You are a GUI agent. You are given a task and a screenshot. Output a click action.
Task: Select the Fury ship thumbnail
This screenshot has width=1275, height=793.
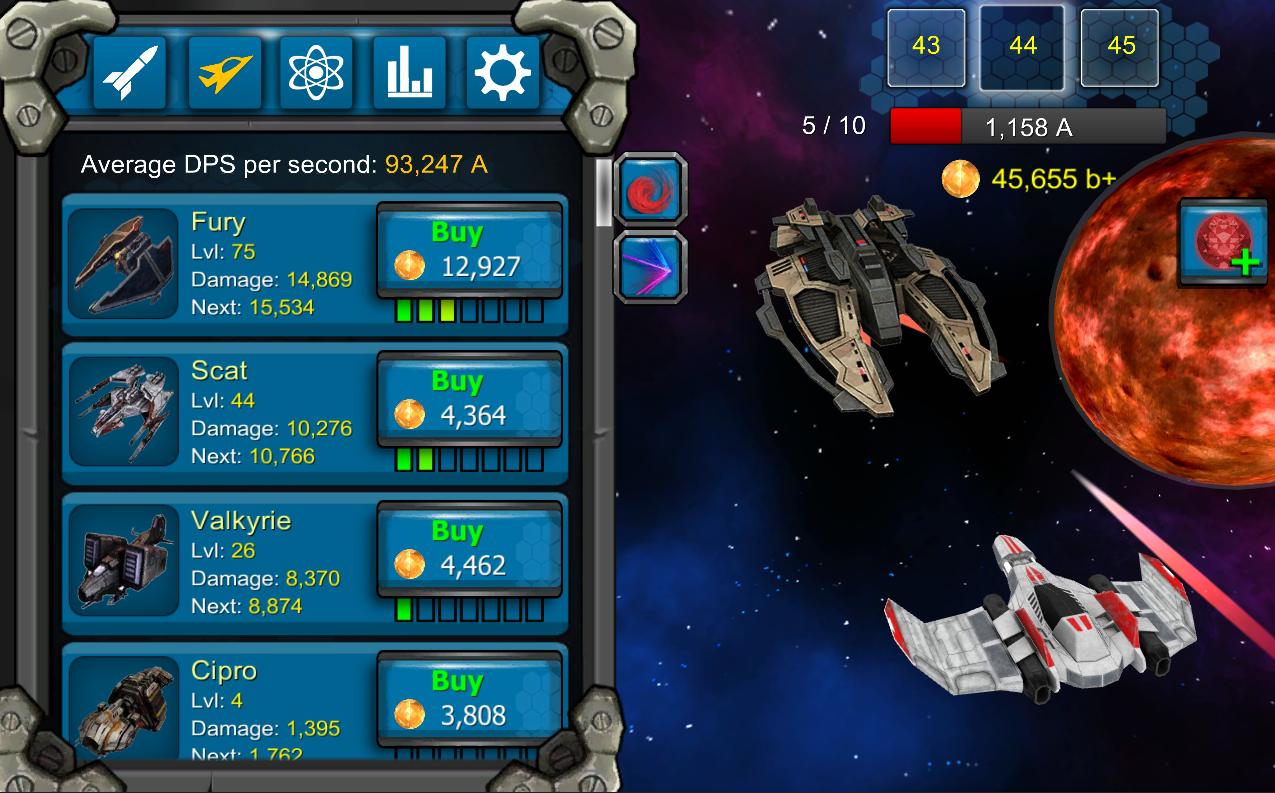124,264
